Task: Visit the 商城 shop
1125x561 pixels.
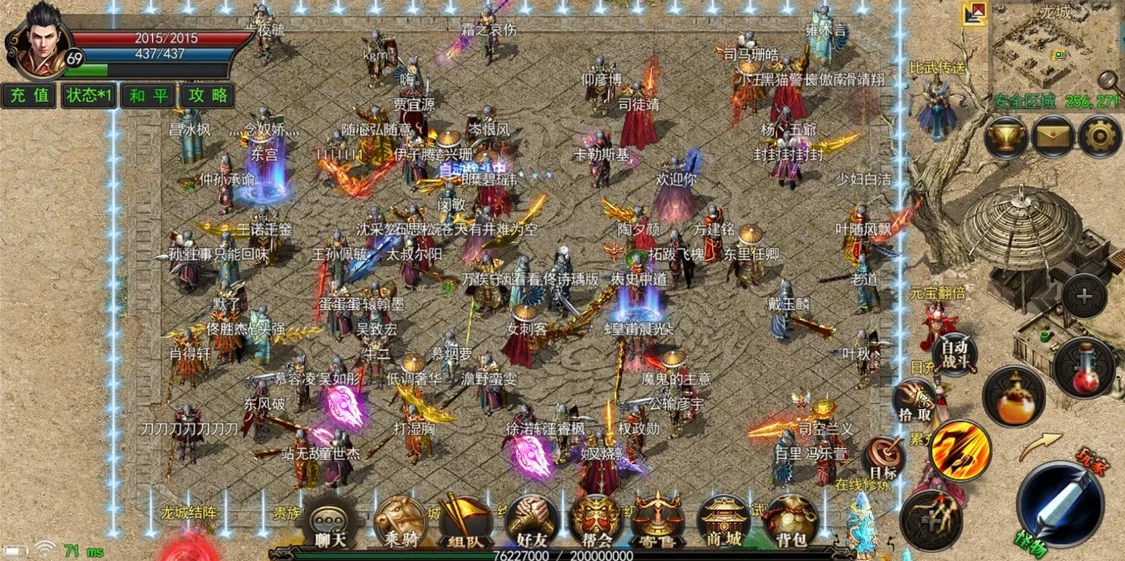Action: click(x=724, y=522)
